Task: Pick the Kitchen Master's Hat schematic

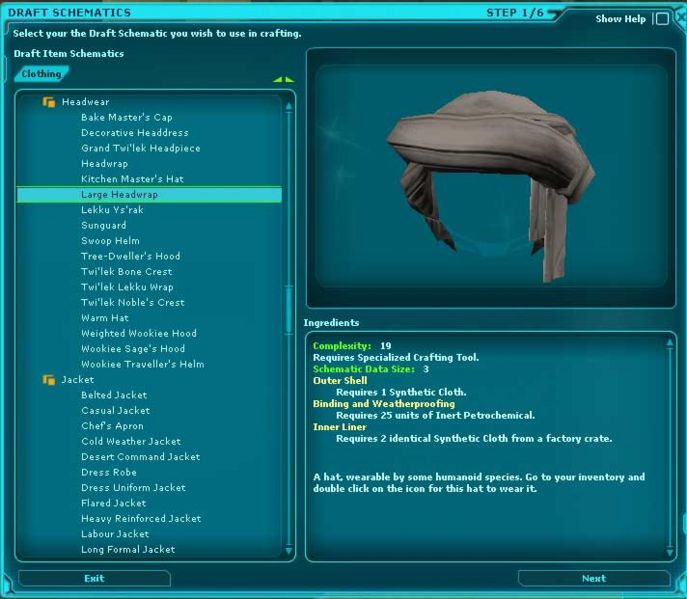Action: point(132,179)
